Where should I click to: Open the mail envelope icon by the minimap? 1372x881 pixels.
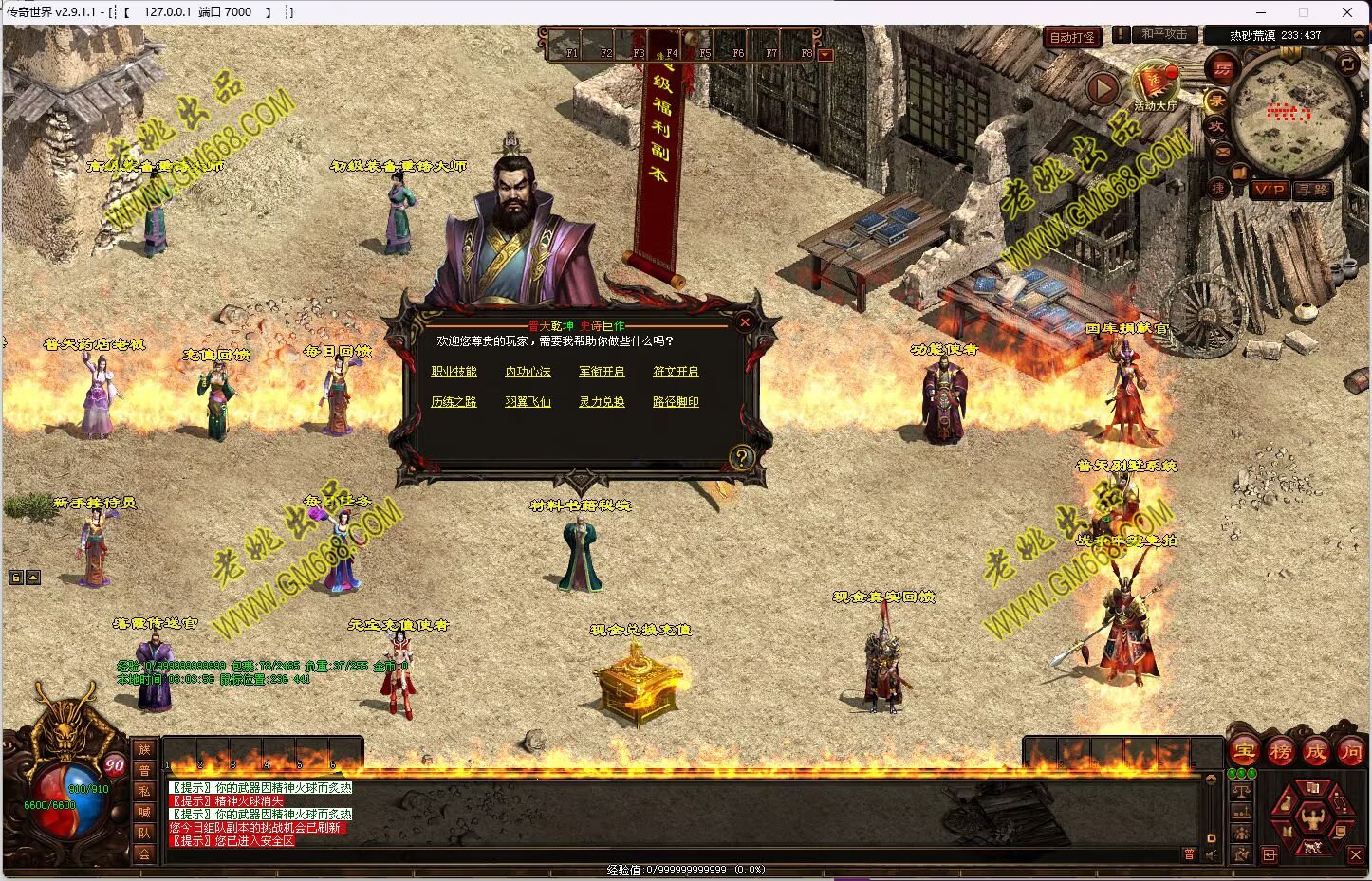click(x=1222, y=151)
